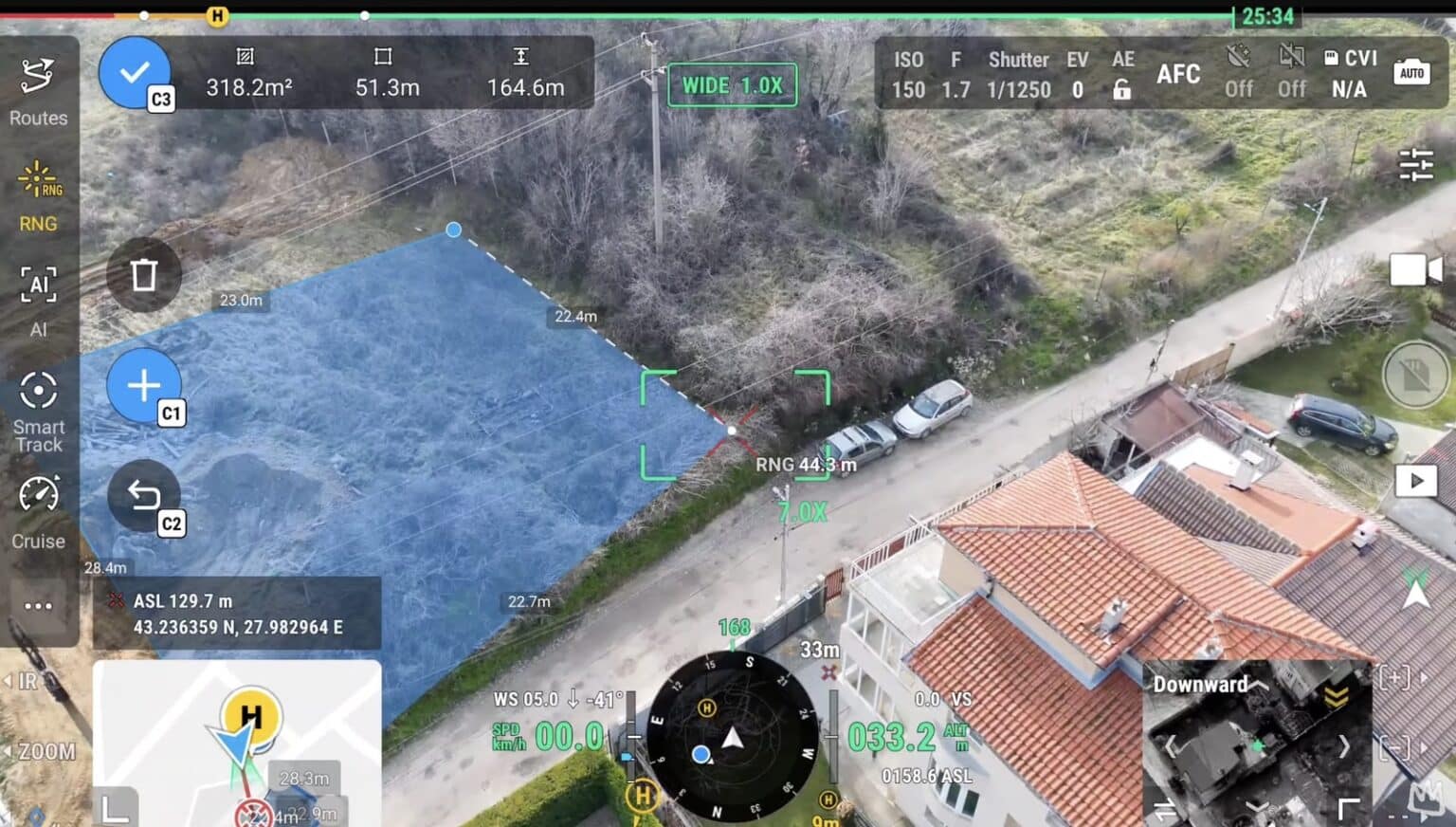
Task: Switch to the ZOOM camera mode
Action: (x=43, y=751)
